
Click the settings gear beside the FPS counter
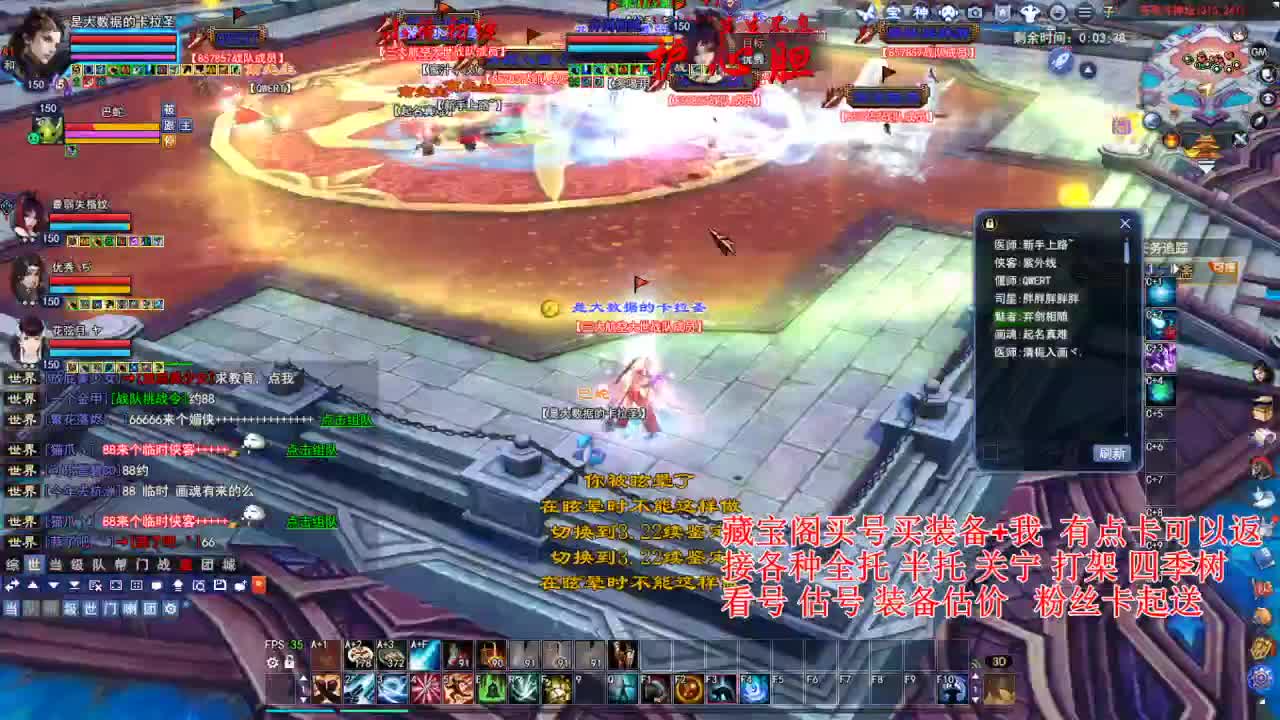coord(273,663)
